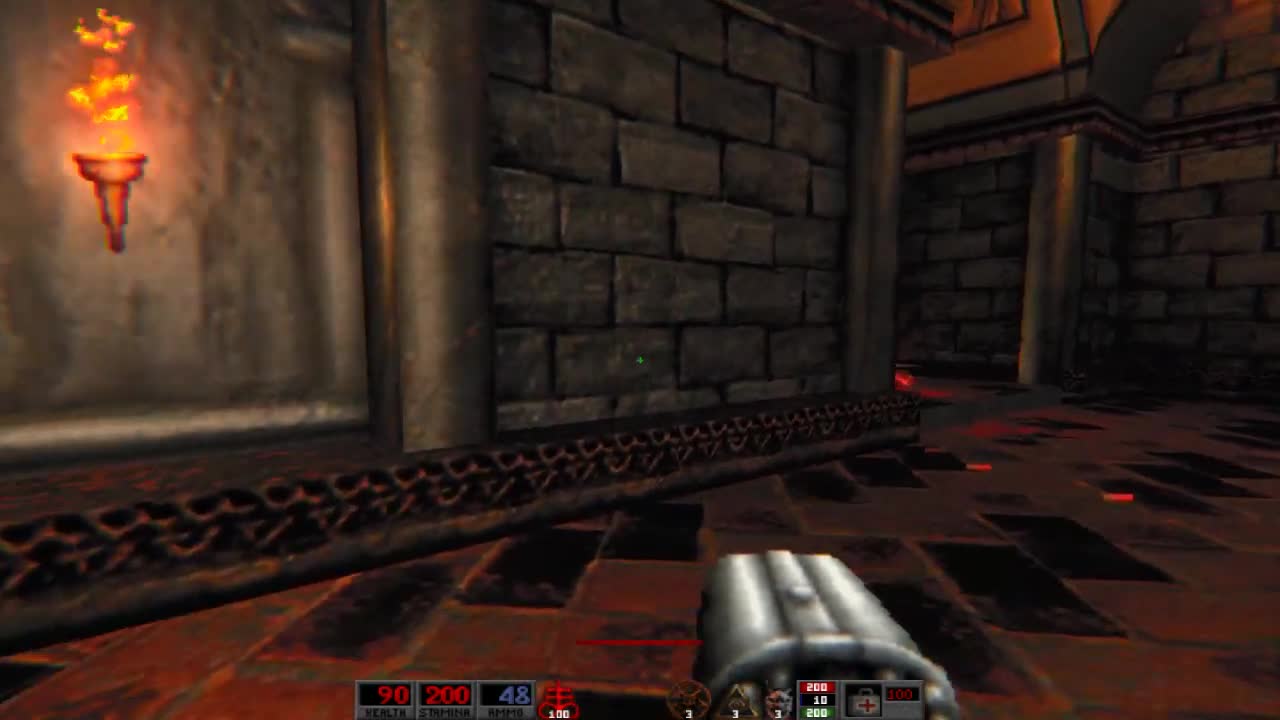Image resolution: width=1280 pixels, height=720 pixels.
Task: Click the 100 next to the medkit icon
Action: [900, 693]
